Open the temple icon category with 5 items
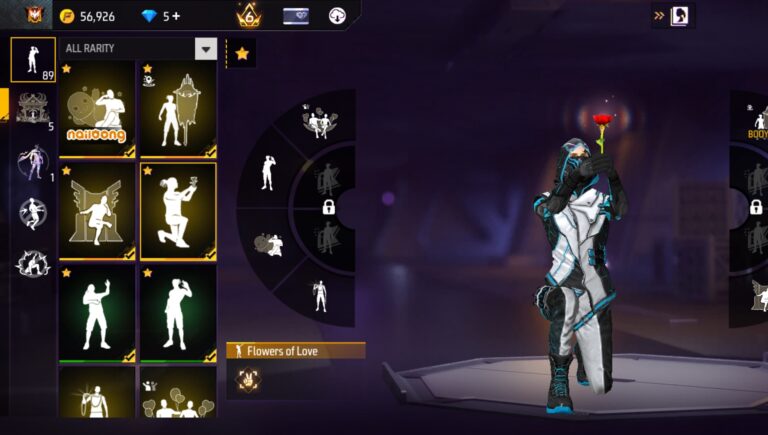This screenshot has width=768, height=435. (33, 109)
